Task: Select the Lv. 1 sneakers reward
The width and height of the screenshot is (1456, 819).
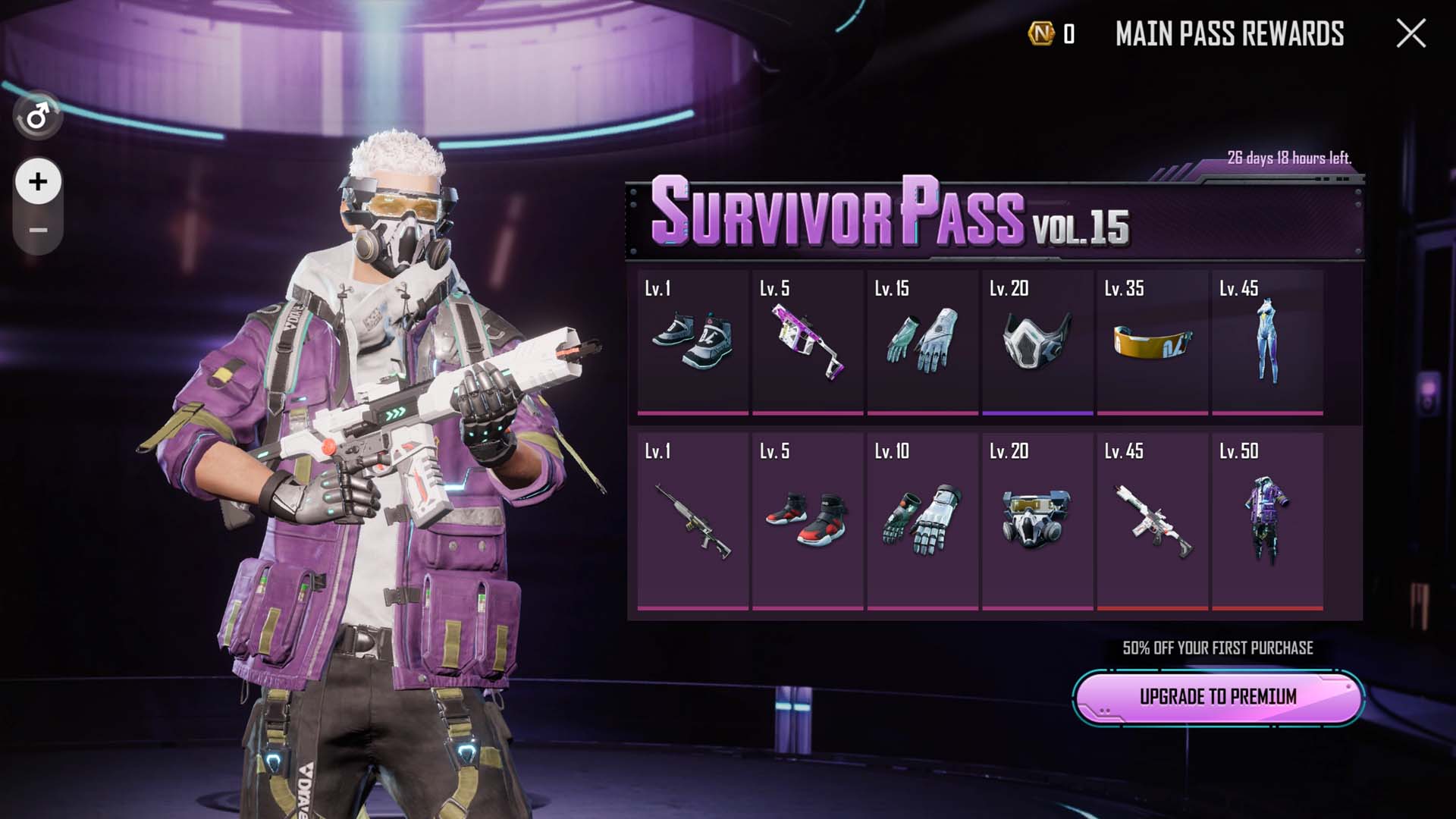Action: click(x=692, y=343)
